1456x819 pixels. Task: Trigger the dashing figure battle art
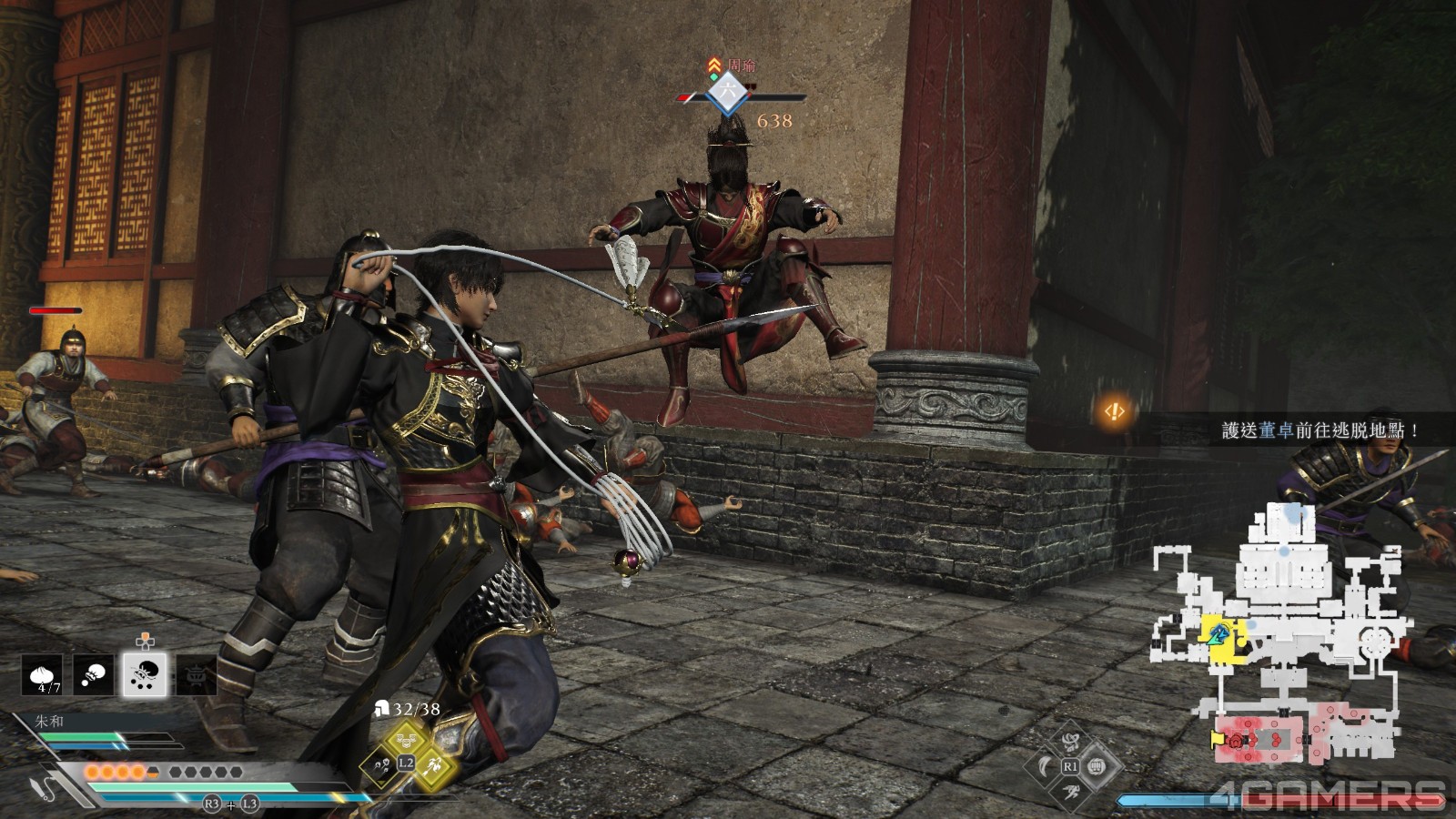1071,791
